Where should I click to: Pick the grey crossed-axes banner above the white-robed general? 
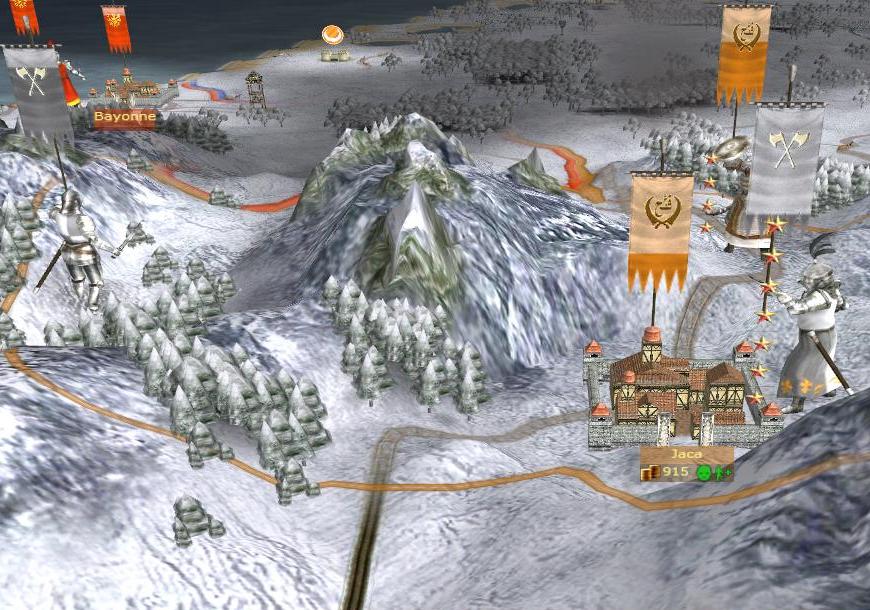786,156
